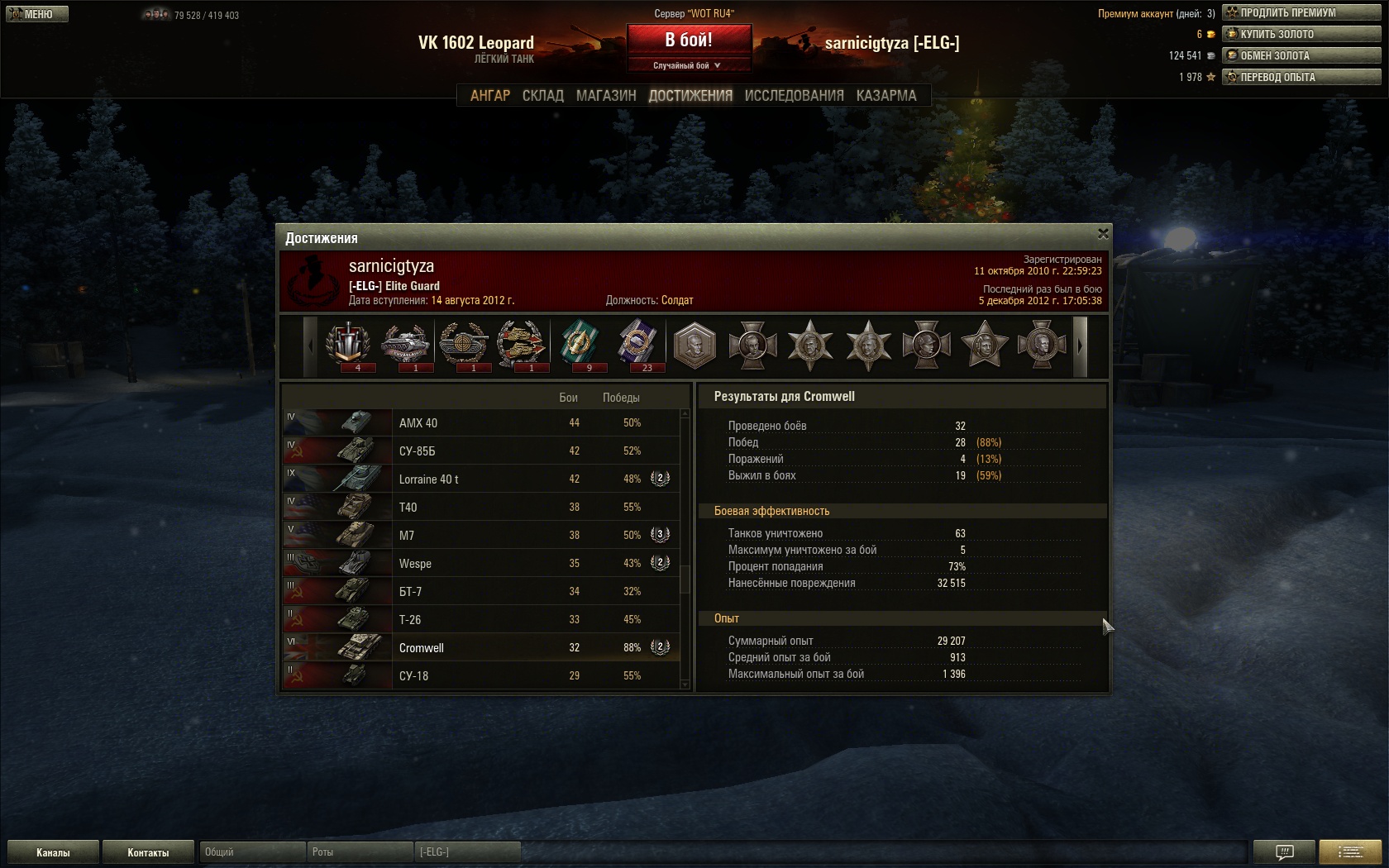The image size is (1389, 868).
Task: Open ОБМЕН ЗОЛОТА exchange
Action: pyautogui.click(x=1301, y=55)
